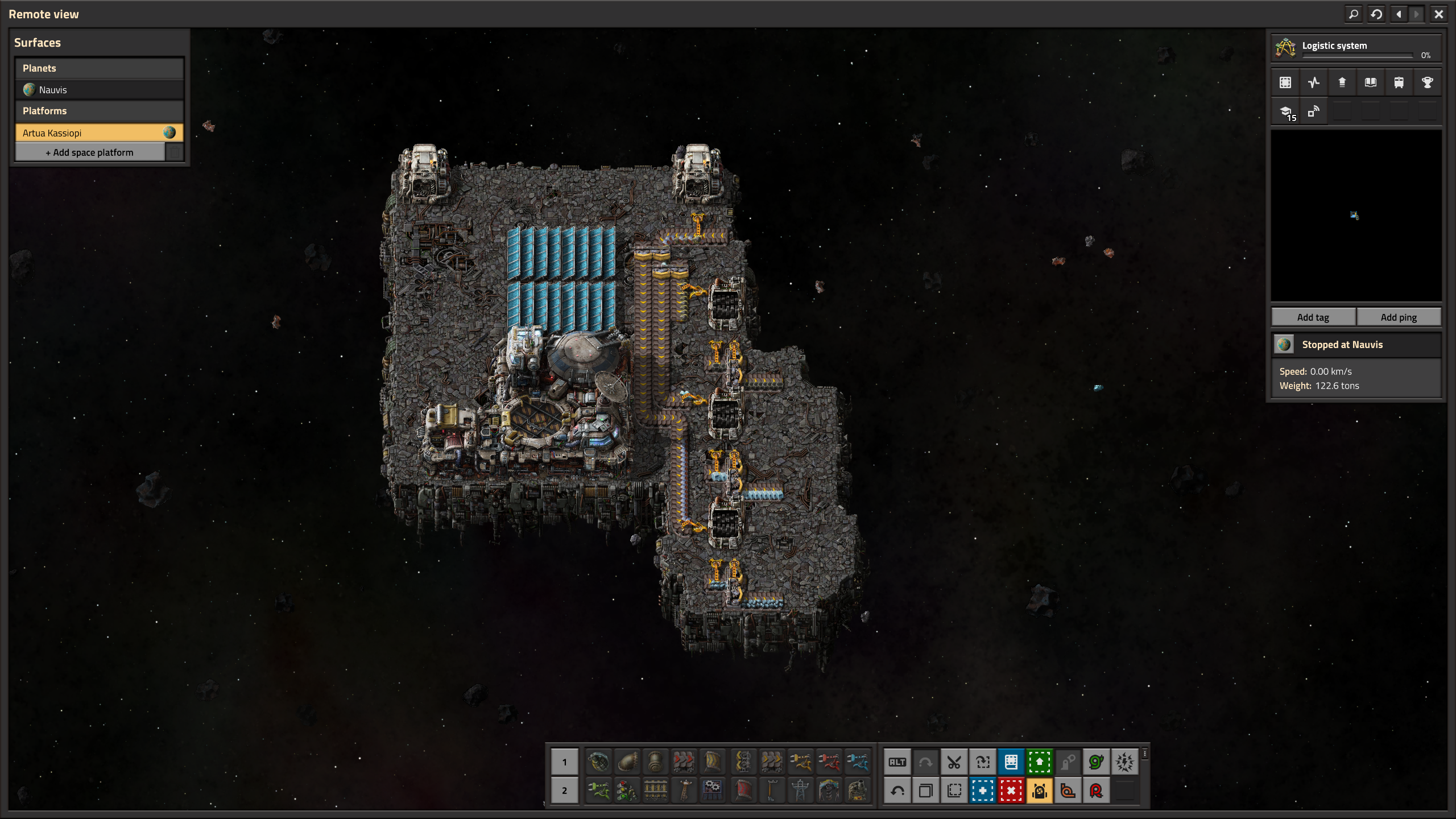Screen dimensions: 1456x819
Task: Open the achievements trophy icon
Action: (x=1427, y=82)
